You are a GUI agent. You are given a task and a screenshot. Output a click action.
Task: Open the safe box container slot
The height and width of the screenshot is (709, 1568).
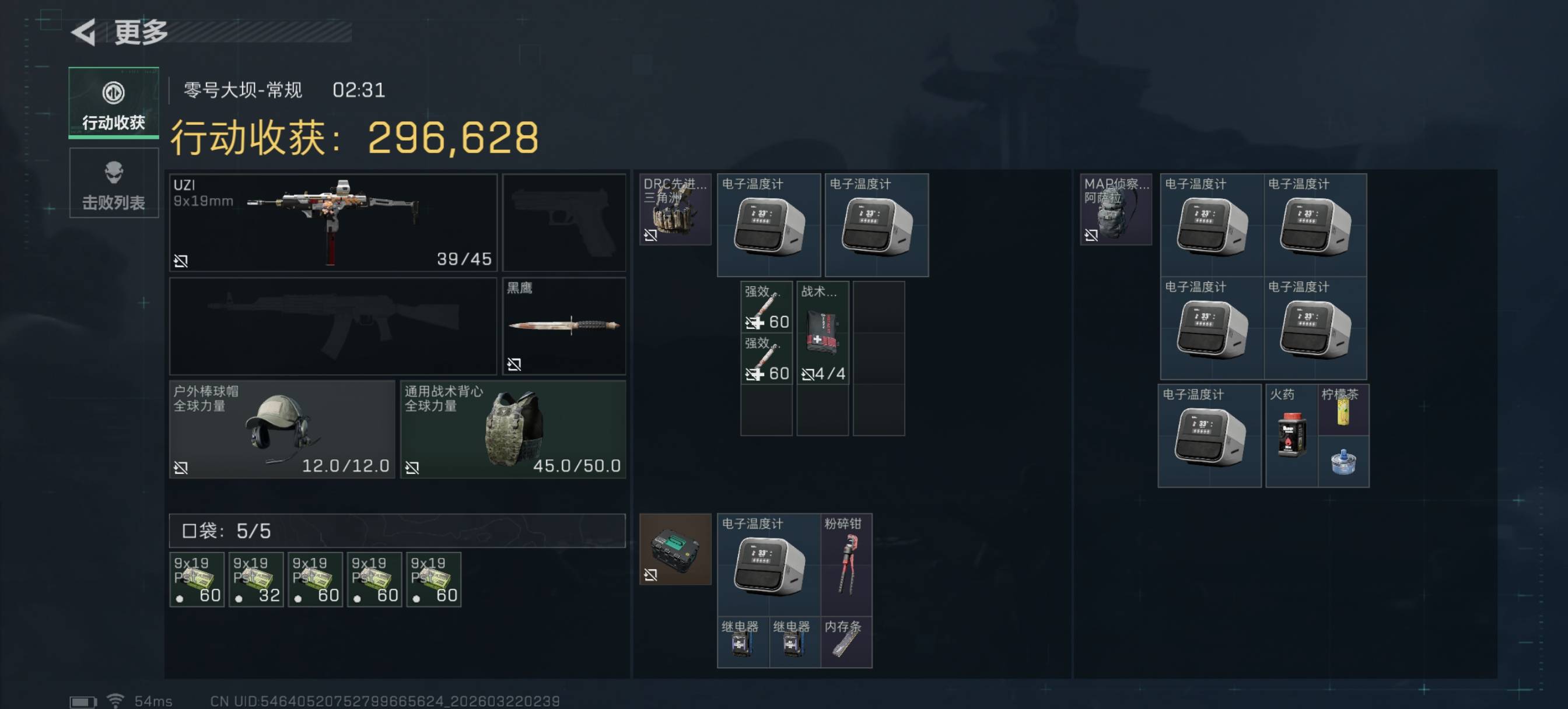pyautogui.click(x=674, y=549)
